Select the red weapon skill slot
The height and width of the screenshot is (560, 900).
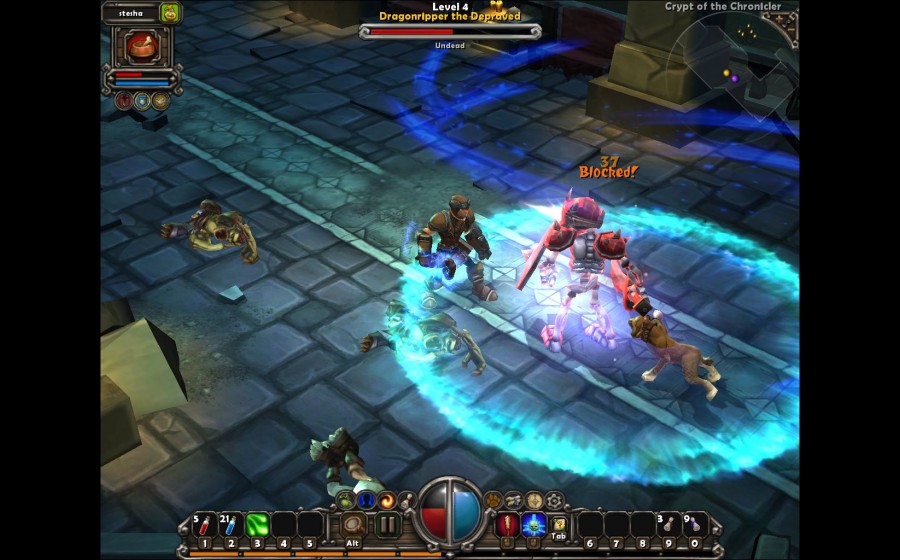[x=507, y=524]
